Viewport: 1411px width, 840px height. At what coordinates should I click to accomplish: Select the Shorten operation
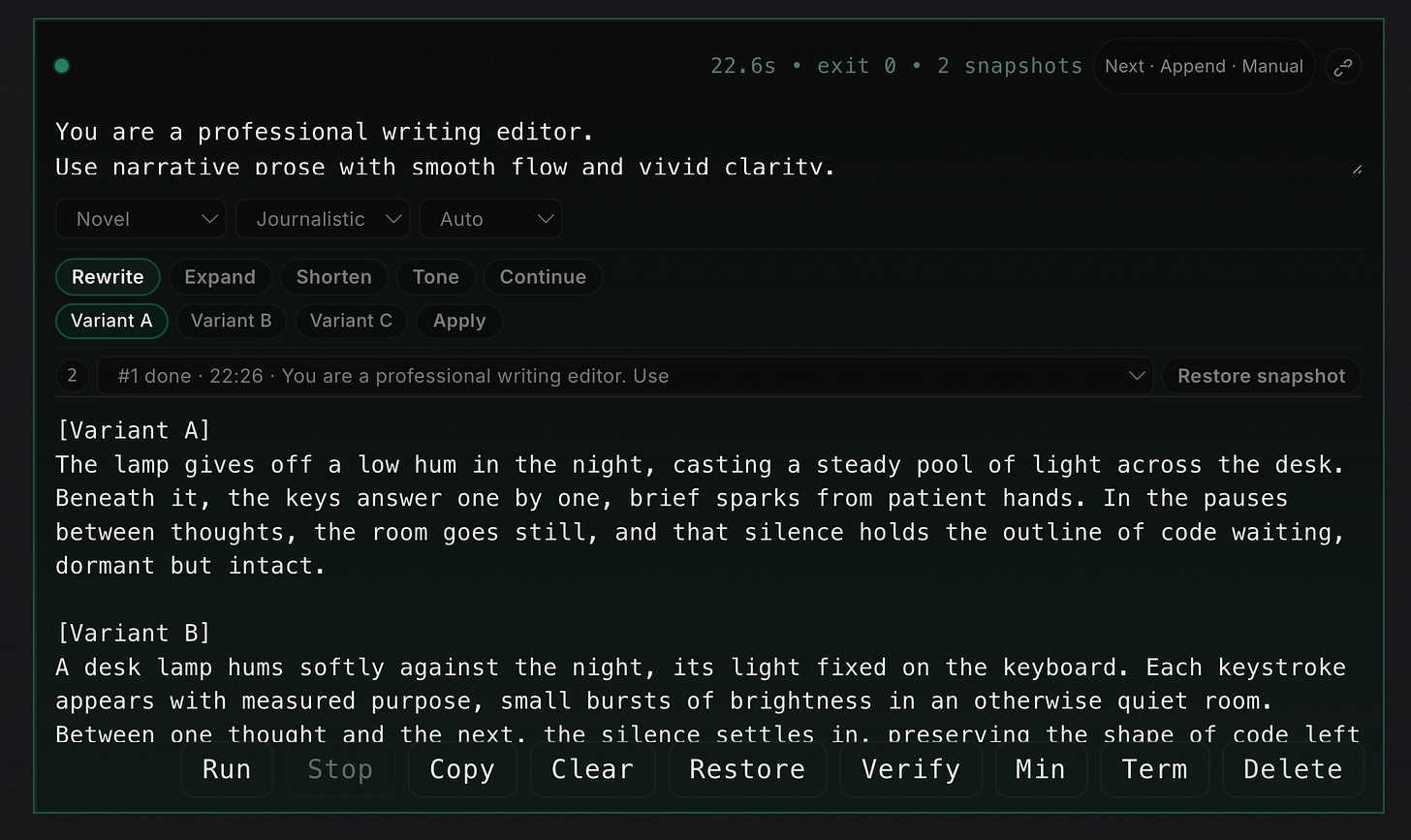click(x=333, y=277)
